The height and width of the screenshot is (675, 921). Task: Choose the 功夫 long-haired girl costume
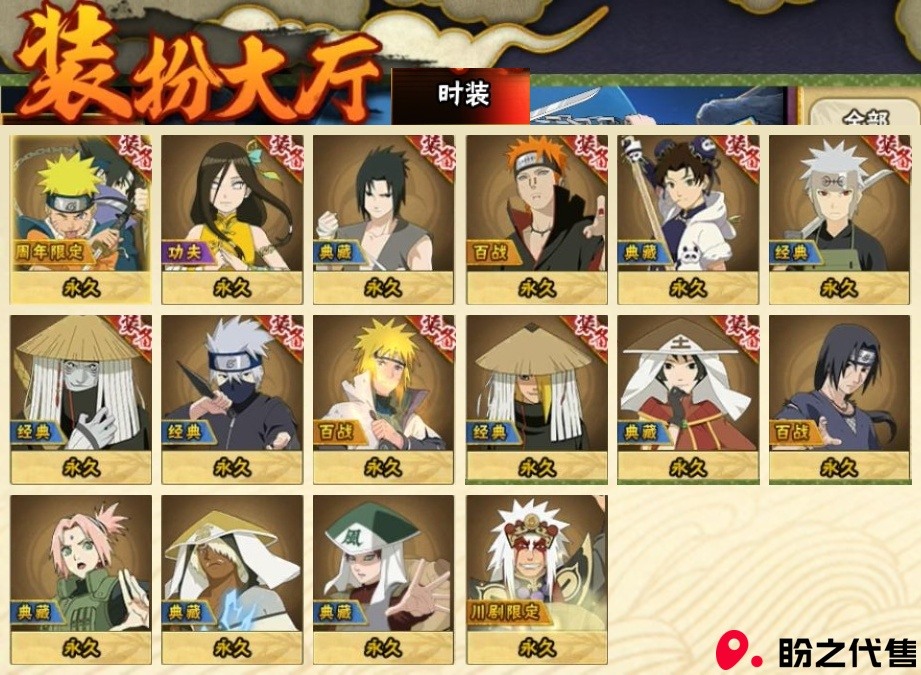tap(232, 219)
